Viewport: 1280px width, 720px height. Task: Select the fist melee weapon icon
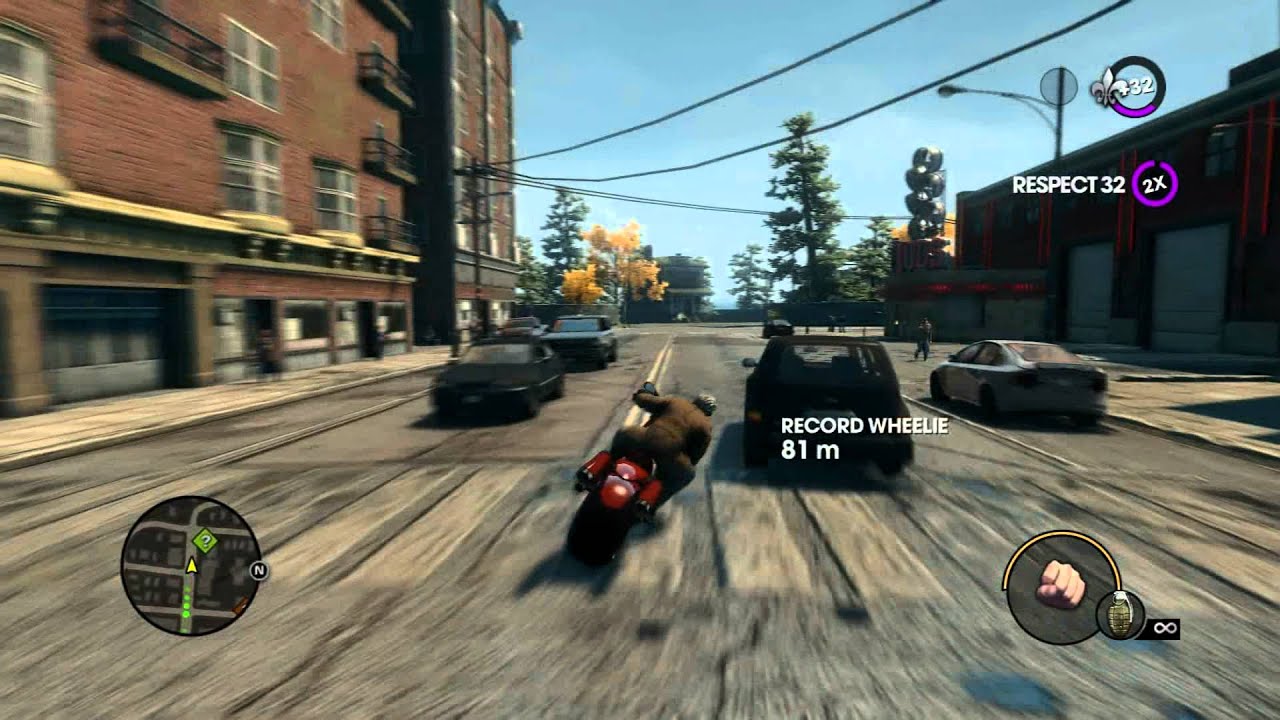tap(1060, 585)
